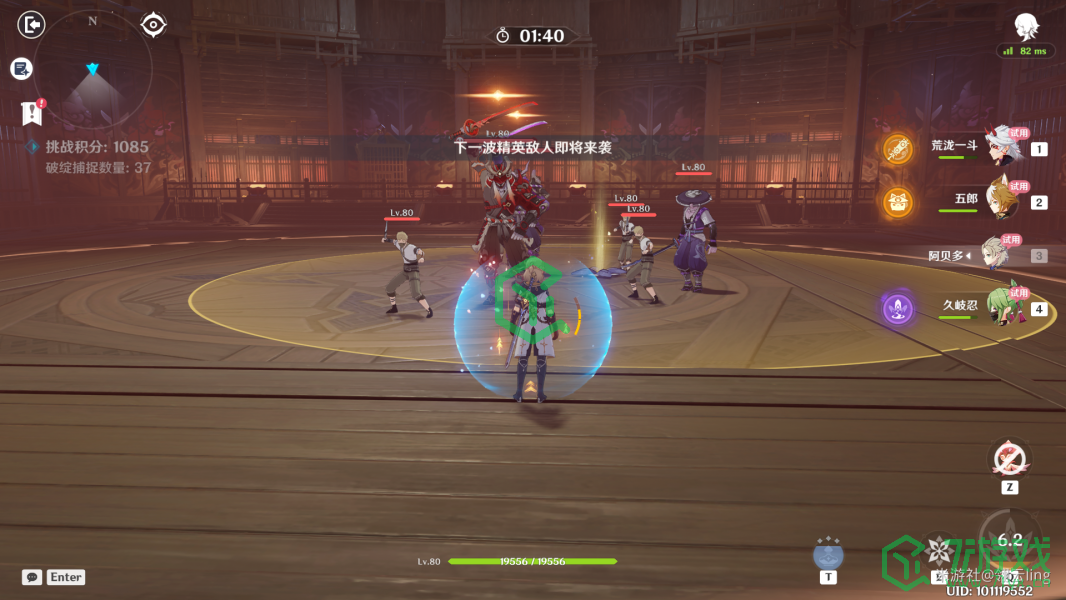Screen dimensions: 1066x600
Task: Activate the flower-shaped elemental skill icon
Action: [938, 550]
